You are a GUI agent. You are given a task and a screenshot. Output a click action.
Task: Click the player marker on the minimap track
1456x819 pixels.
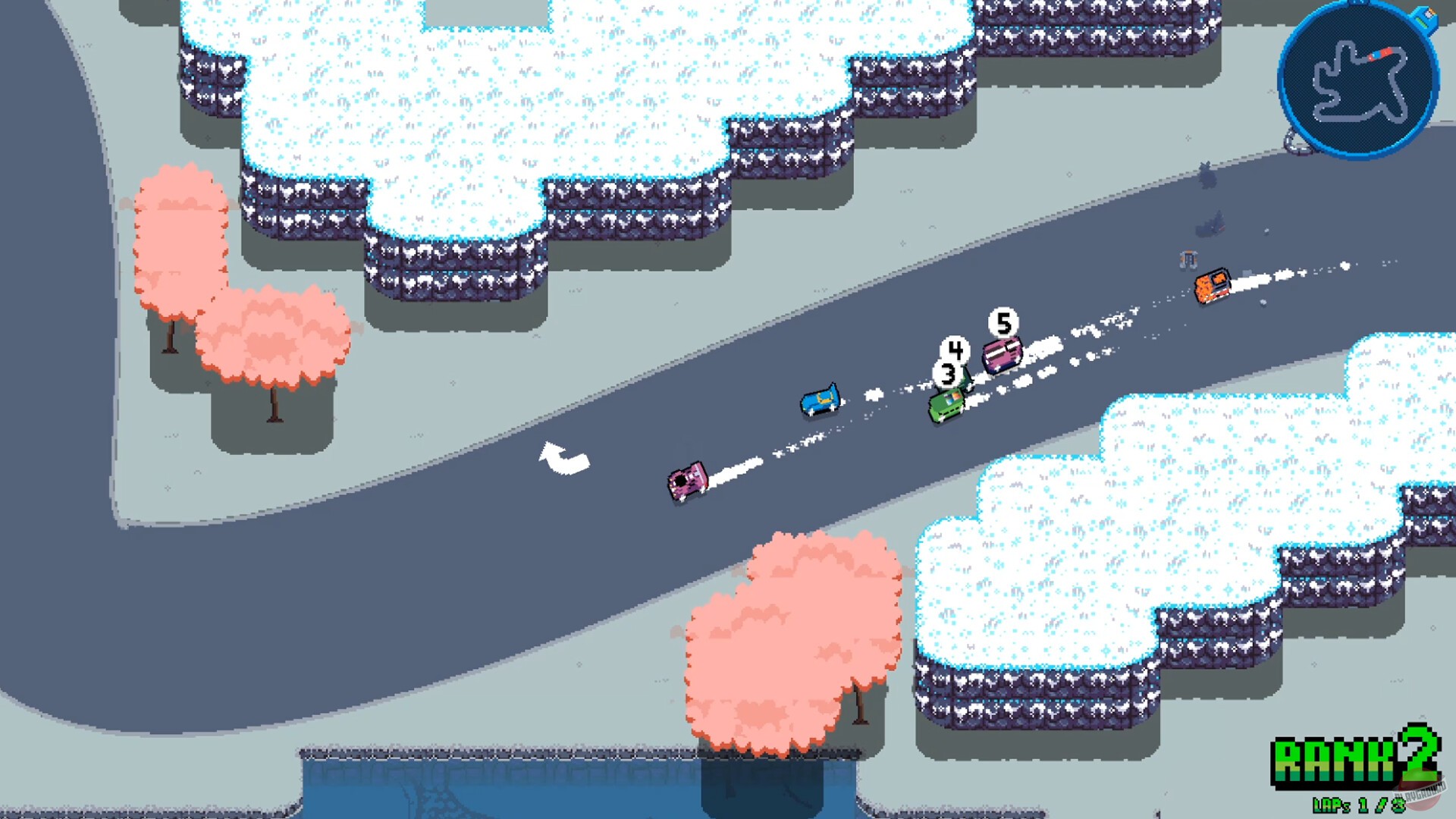tap(1378, 54)
